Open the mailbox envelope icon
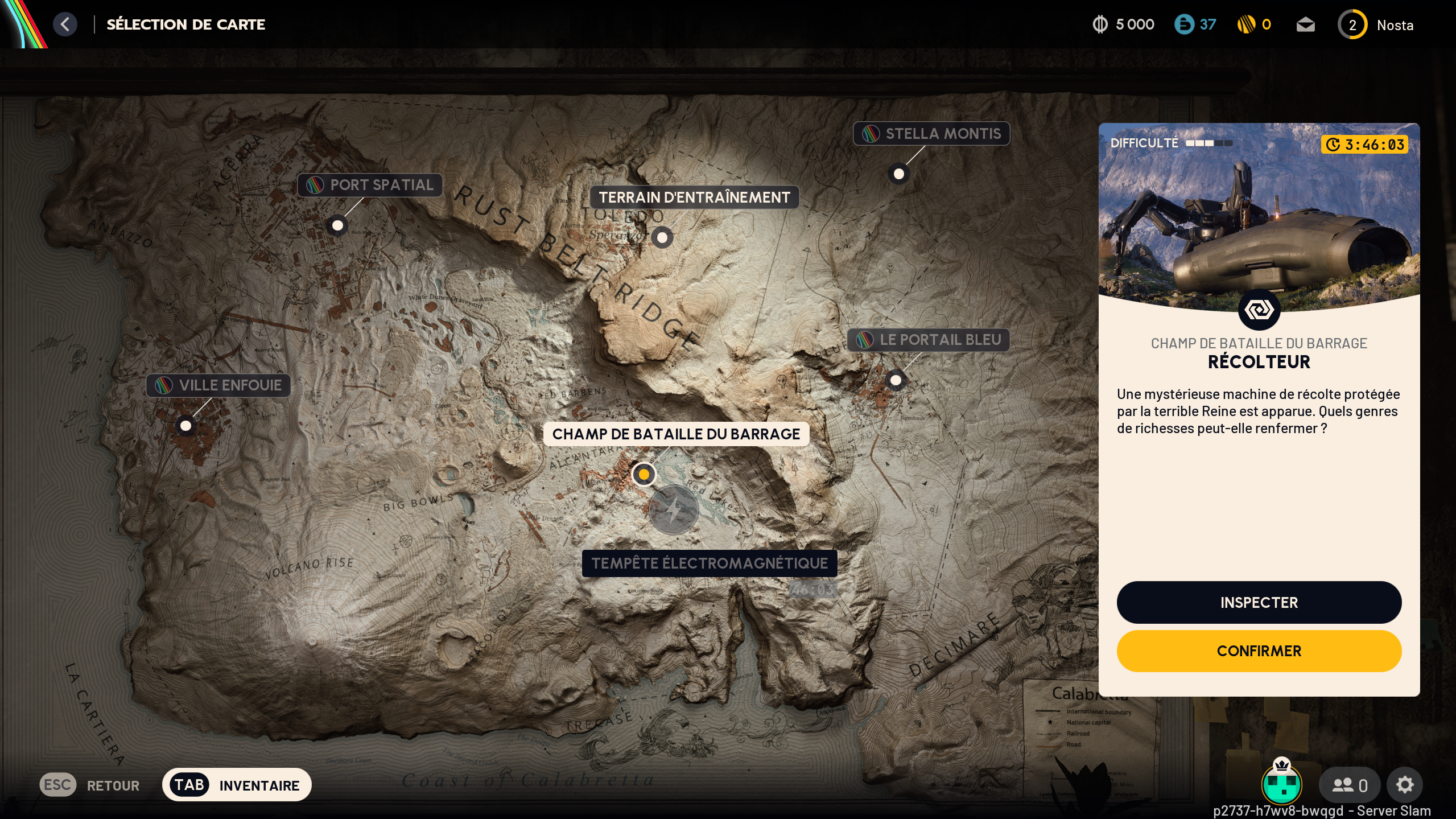This screenshot has height=819, width=1456. click(x=1306, y=24)
